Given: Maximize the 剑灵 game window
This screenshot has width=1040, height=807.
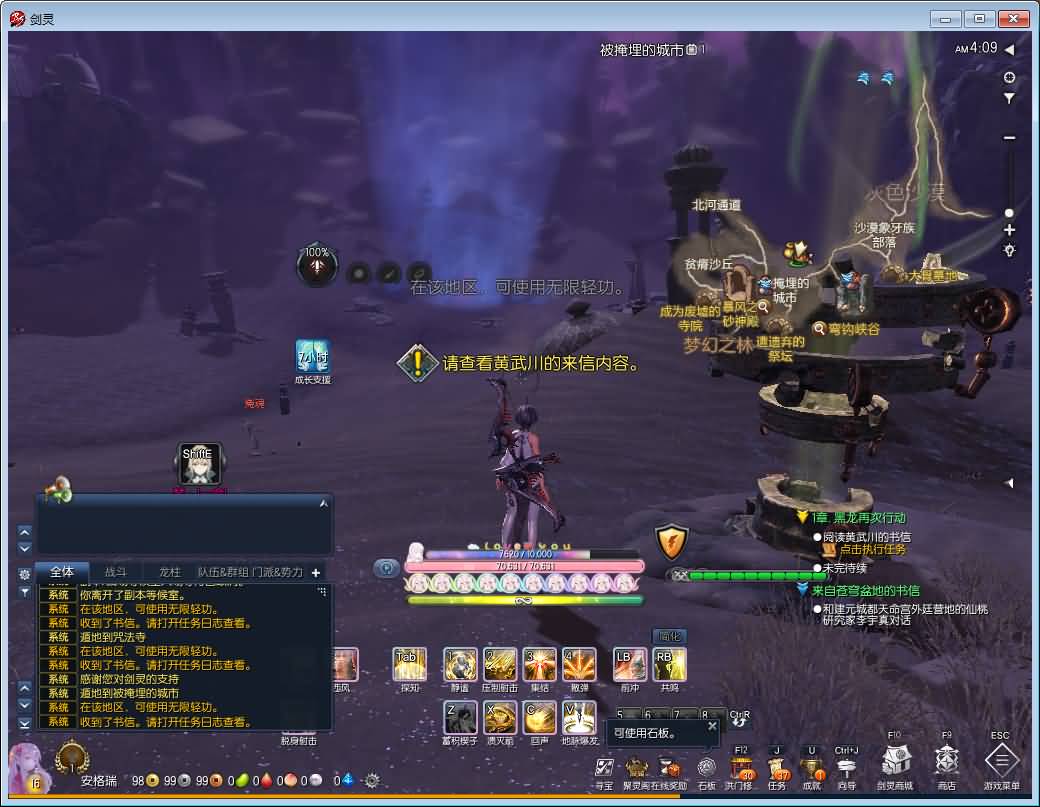Looking at the screenshot, I should (978, 18).
